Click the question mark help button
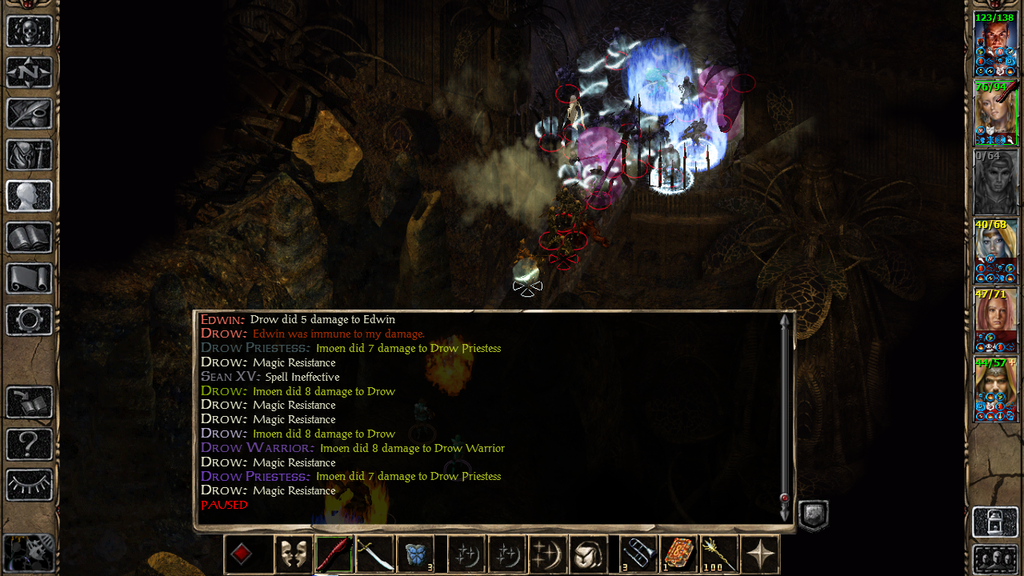The image size is (1024, 576). (29, 441)
